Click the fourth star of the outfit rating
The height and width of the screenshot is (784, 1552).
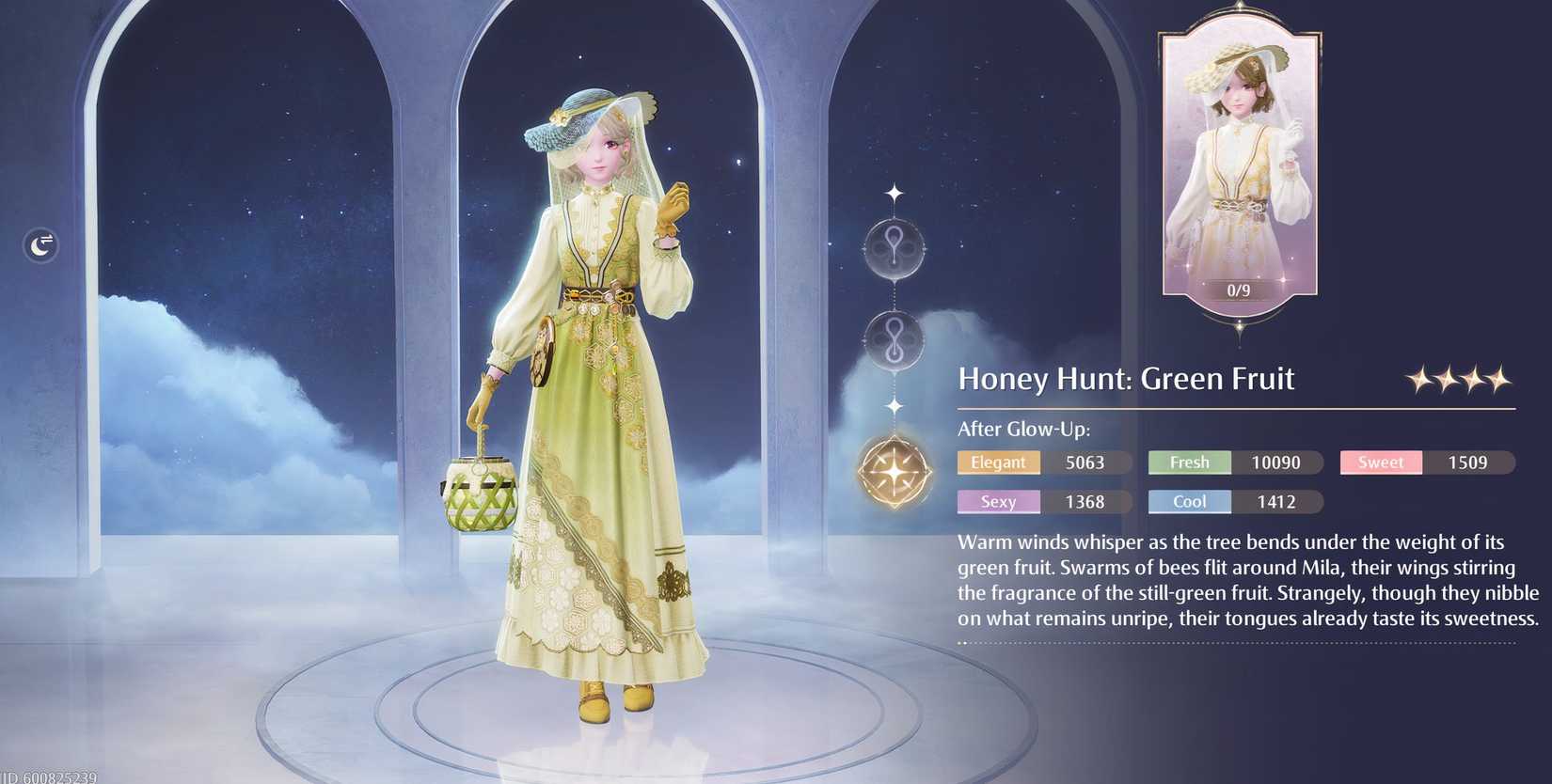[1498, 380]
